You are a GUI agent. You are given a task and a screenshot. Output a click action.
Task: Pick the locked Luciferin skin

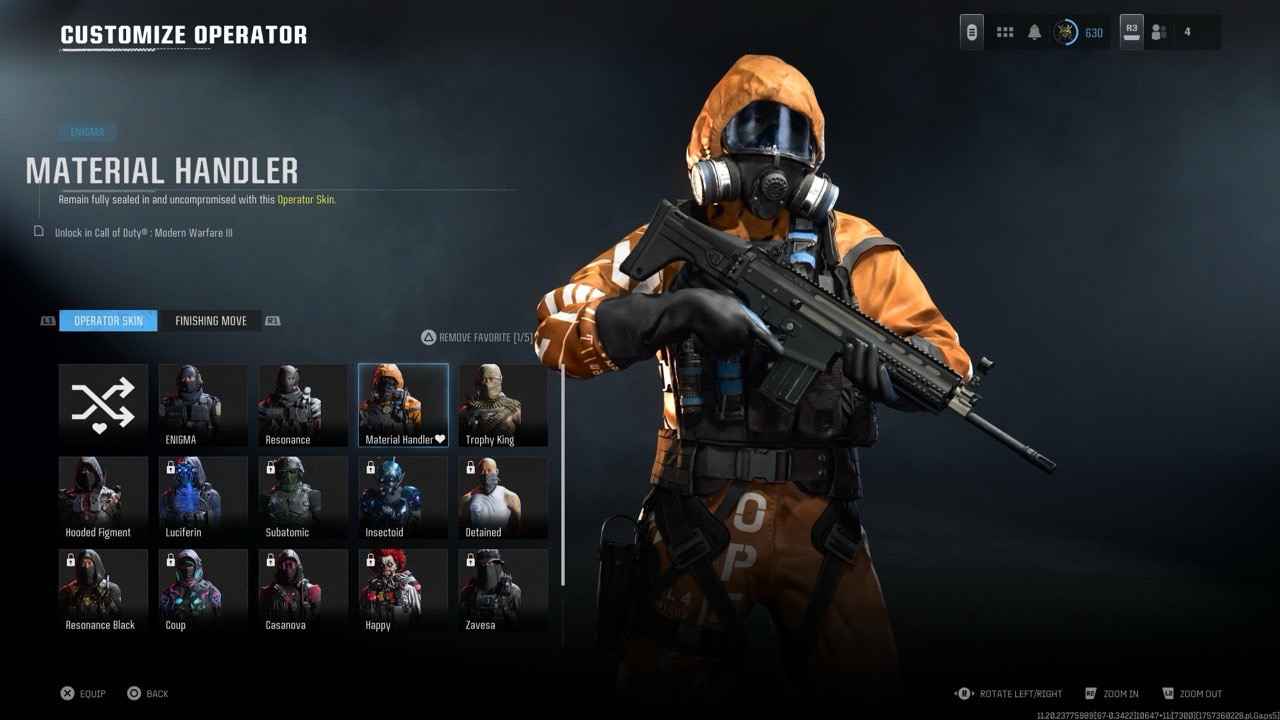[x=203, y=498]
